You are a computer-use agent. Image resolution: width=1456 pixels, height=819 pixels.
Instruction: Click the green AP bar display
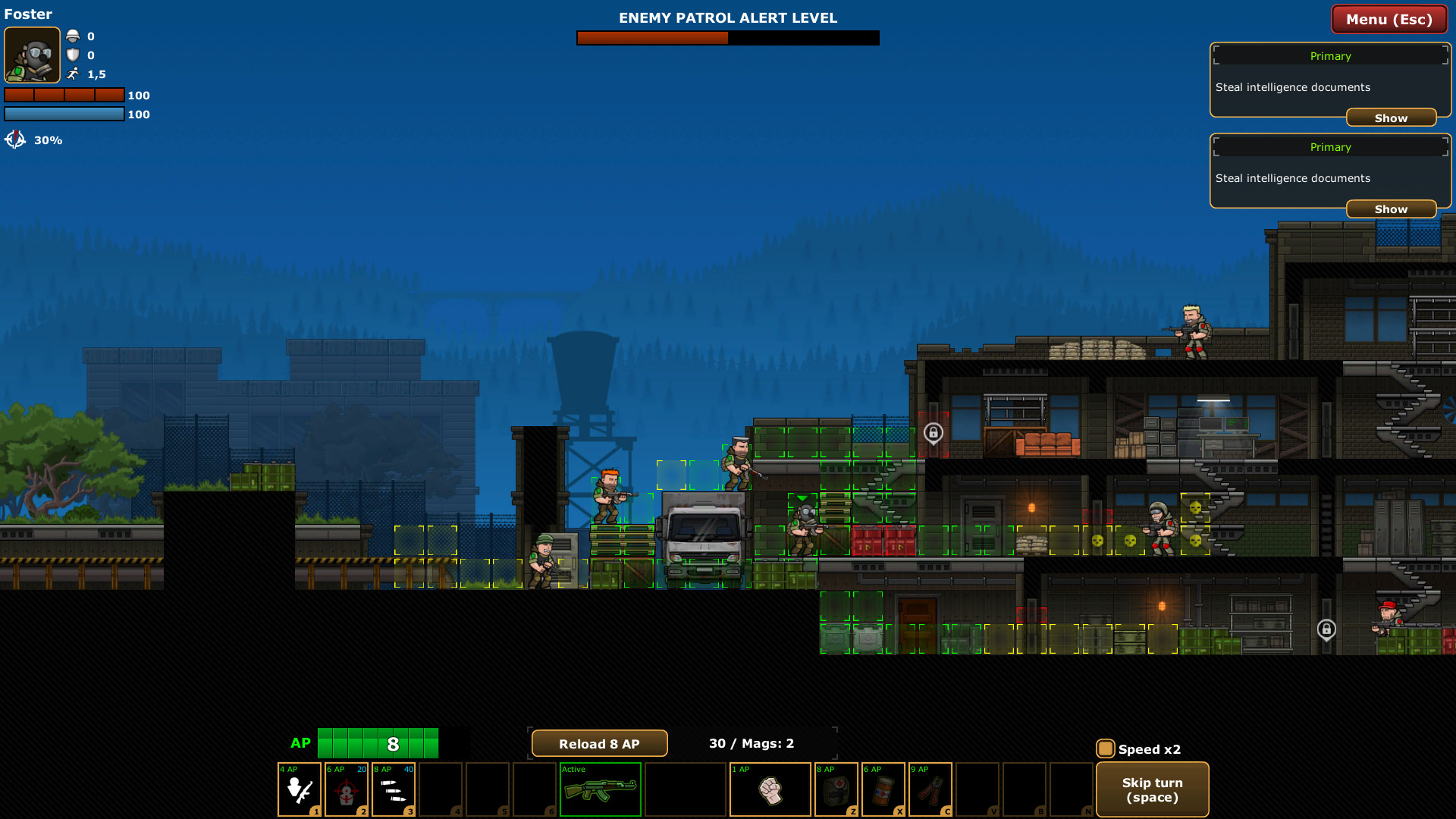[378, 743]
